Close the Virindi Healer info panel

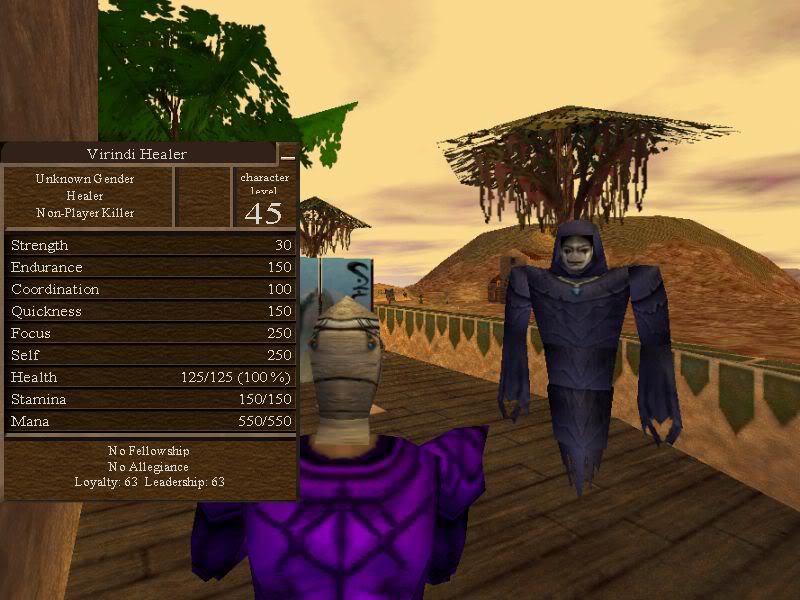click(288, 155)
